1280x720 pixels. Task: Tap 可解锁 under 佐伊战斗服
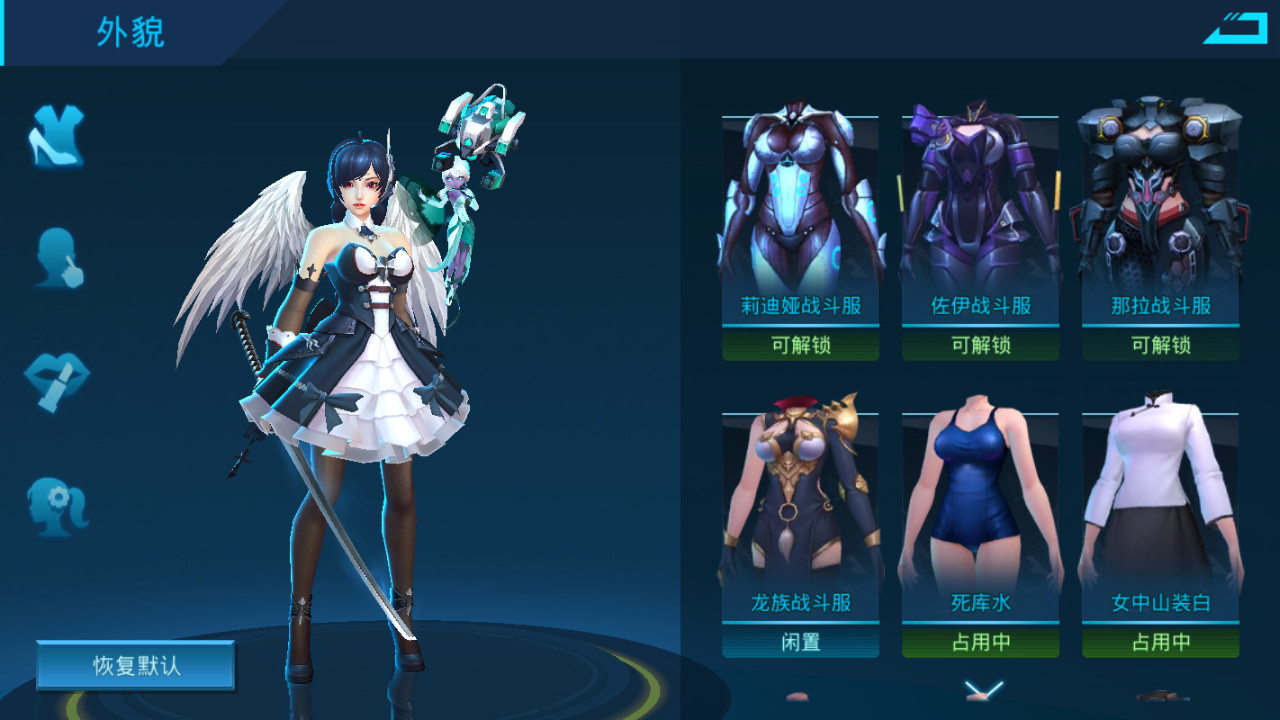pyautogui.click(x=981, y=345)
